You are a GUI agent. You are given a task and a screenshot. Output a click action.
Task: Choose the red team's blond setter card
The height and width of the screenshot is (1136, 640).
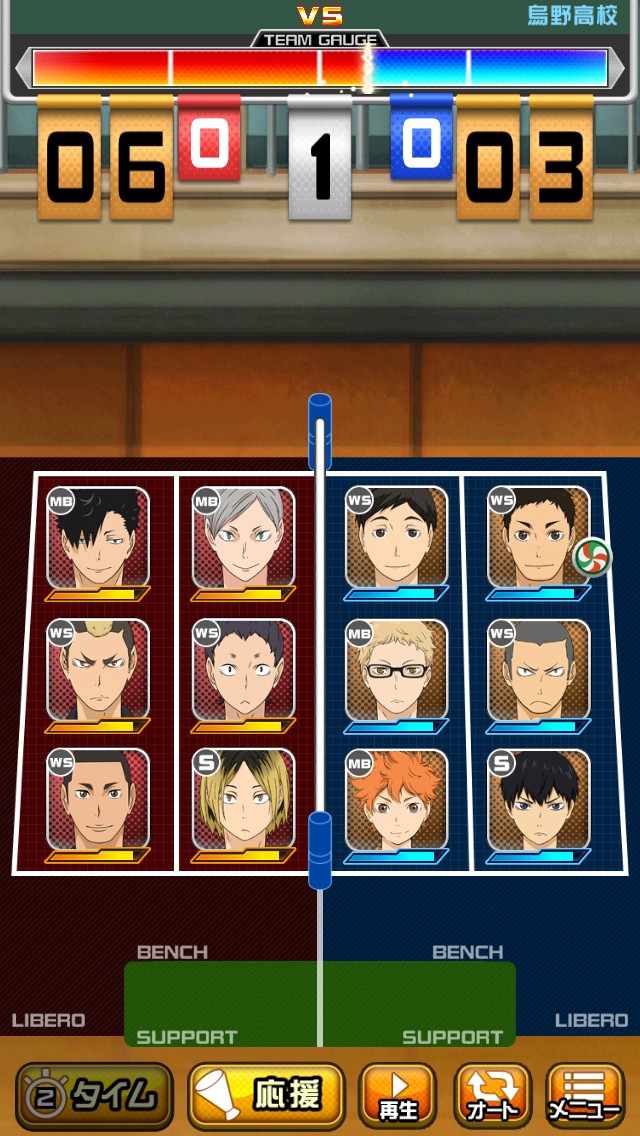click(x=243, y=801)
